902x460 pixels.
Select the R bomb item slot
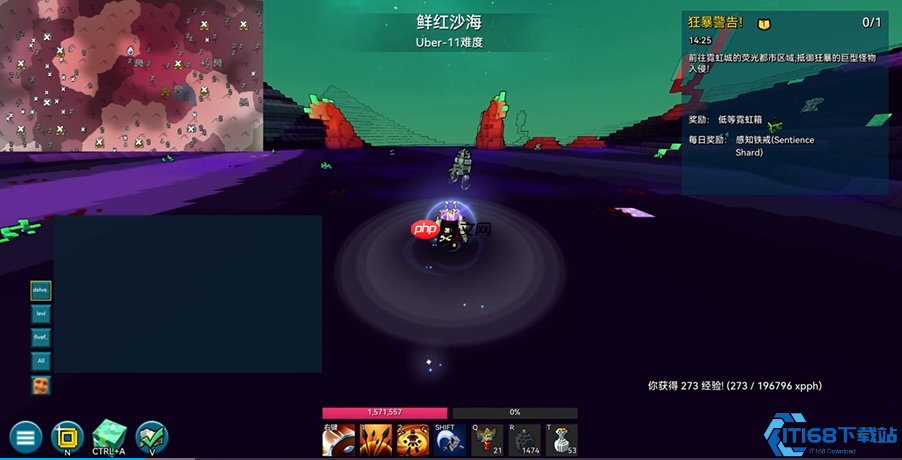(525, 439)
